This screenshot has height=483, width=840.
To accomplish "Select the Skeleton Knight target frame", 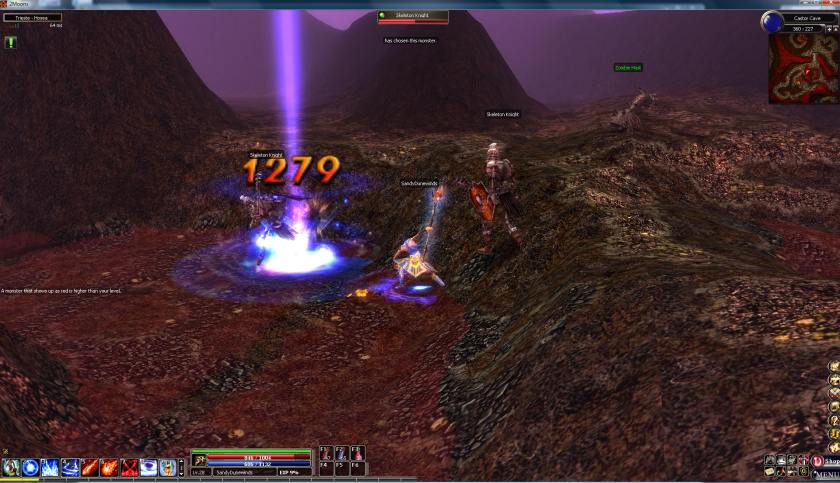I will pos(412,17).
